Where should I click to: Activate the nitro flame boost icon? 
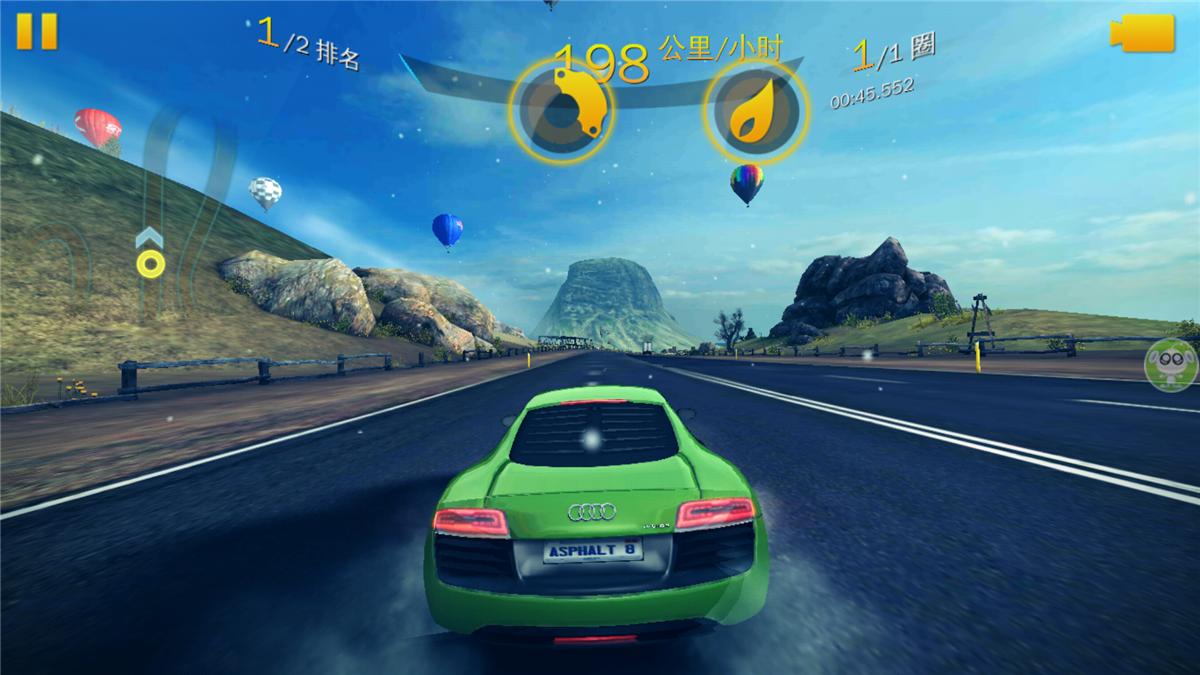coord(755,112)
